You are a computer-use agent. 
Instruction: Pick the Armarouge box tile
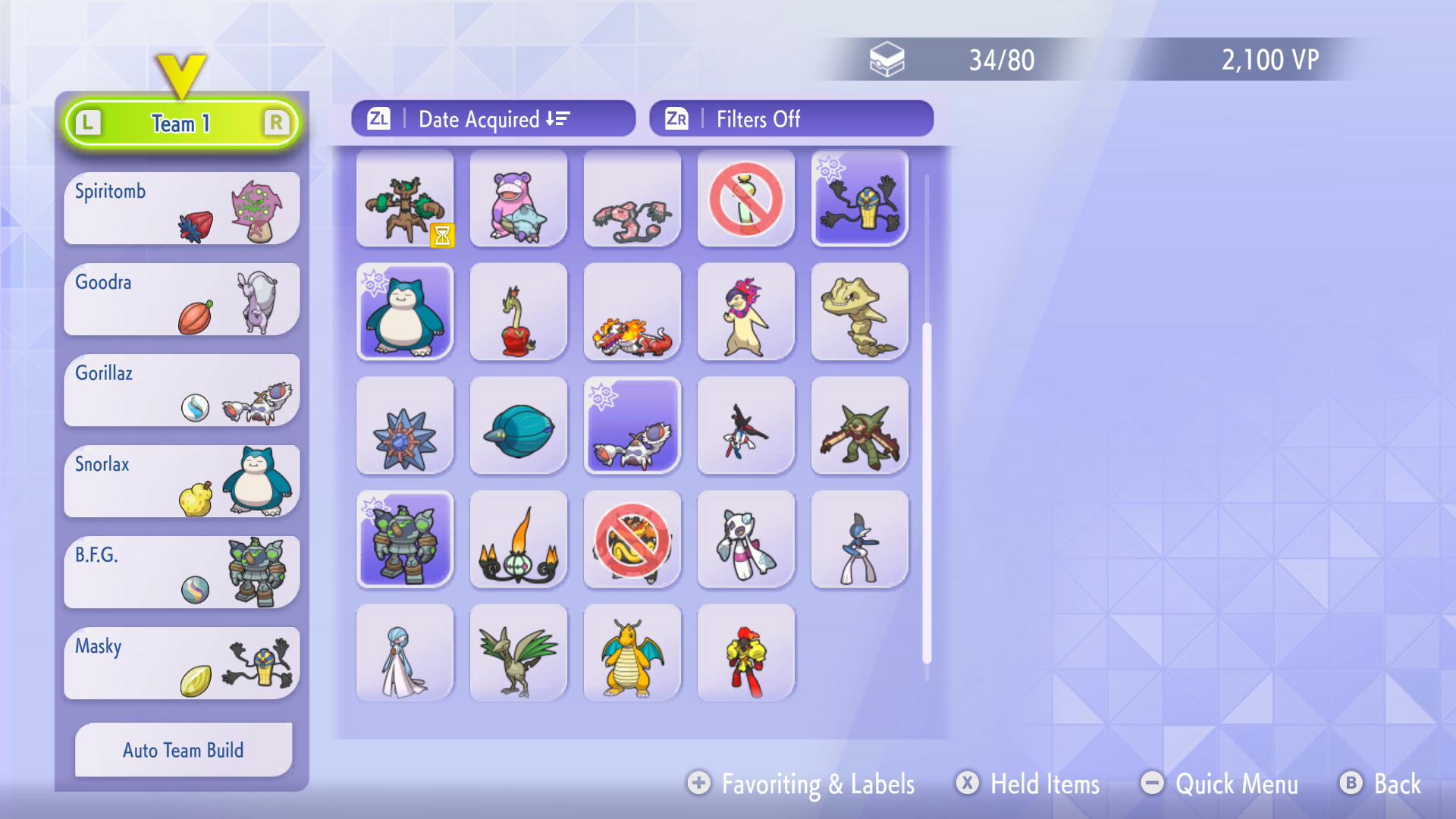click(x=746, y=654)
